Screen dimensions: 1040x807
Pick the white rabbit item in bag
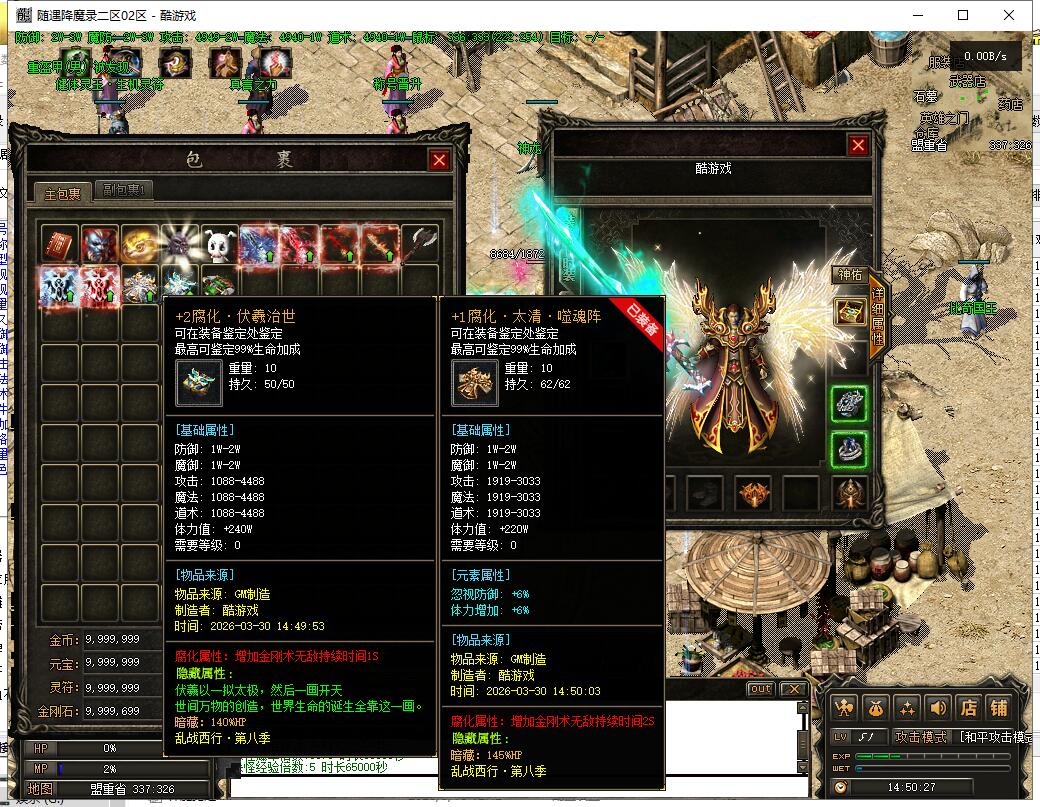tap(220, 245)
